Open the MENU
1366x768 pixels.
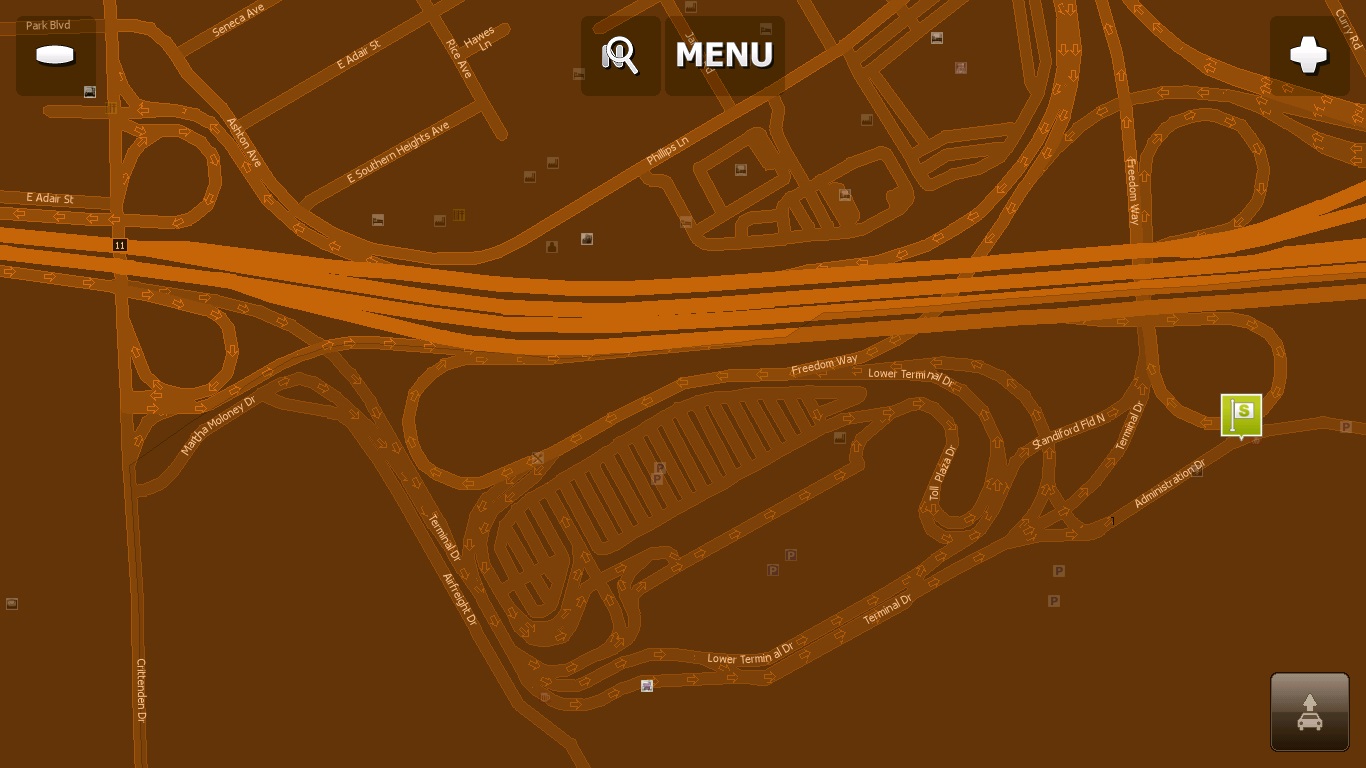coord(723,55)
